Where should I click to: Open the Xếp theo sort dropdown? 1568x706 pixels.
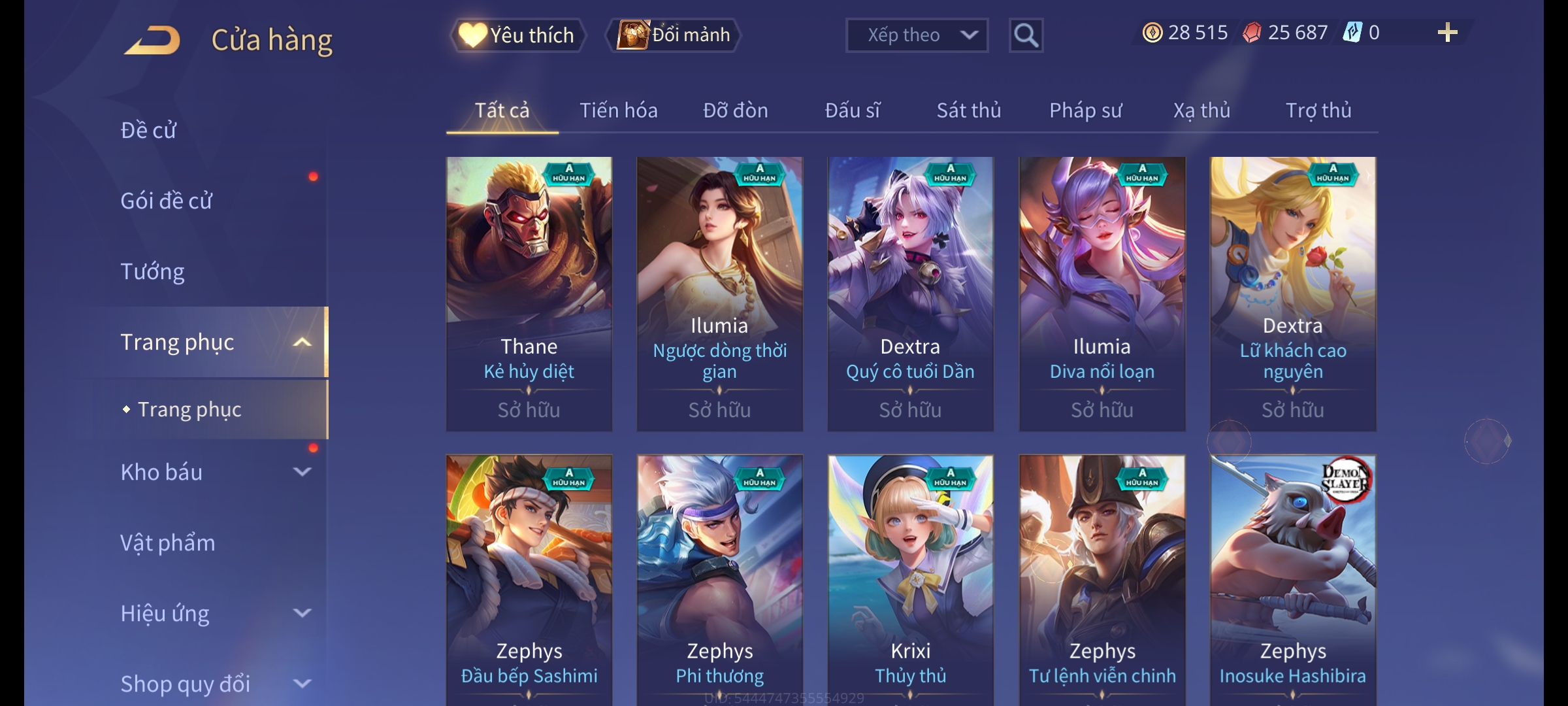click(x=916, y=35)
